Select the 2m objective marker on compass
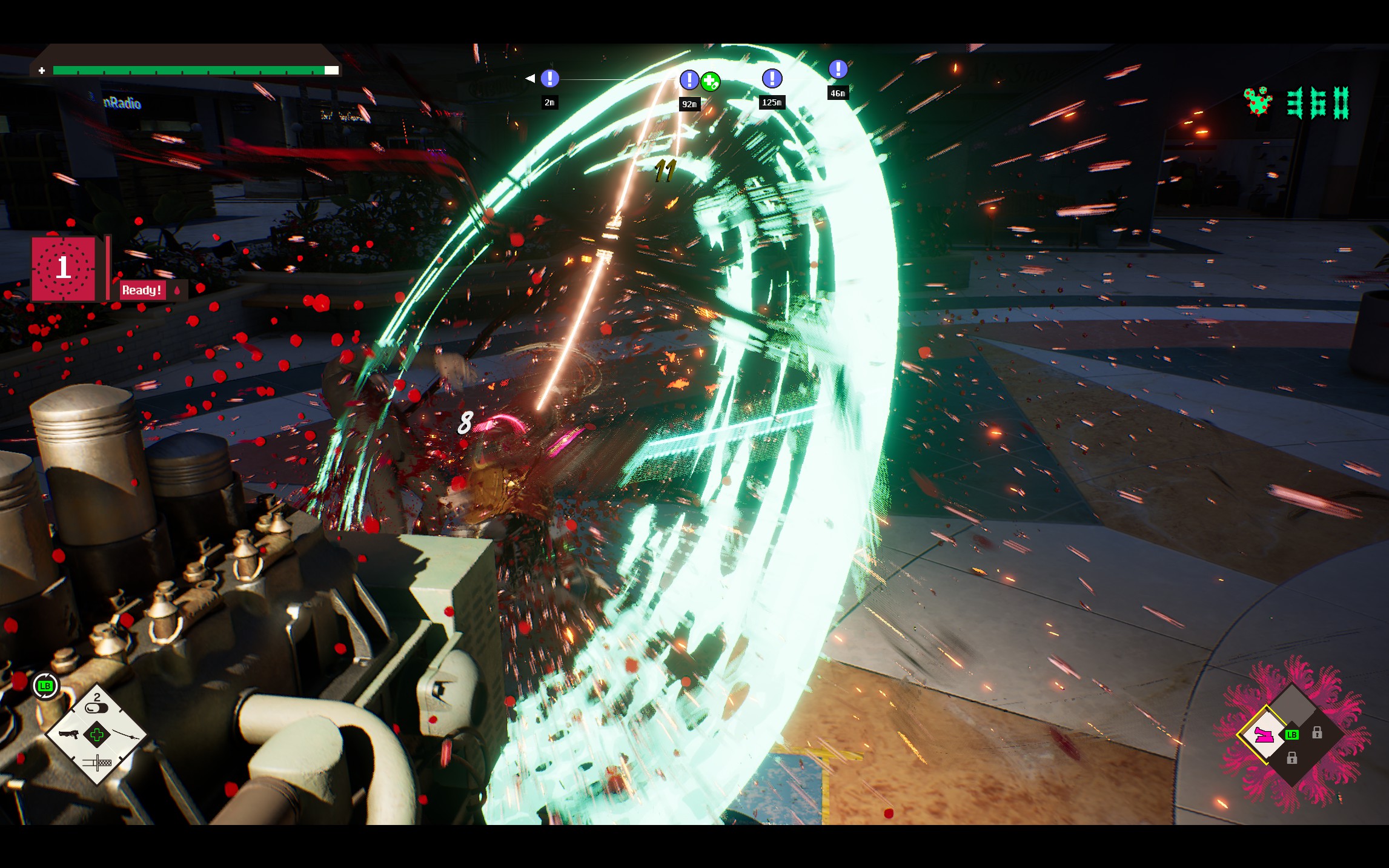 tap(549, 78)
